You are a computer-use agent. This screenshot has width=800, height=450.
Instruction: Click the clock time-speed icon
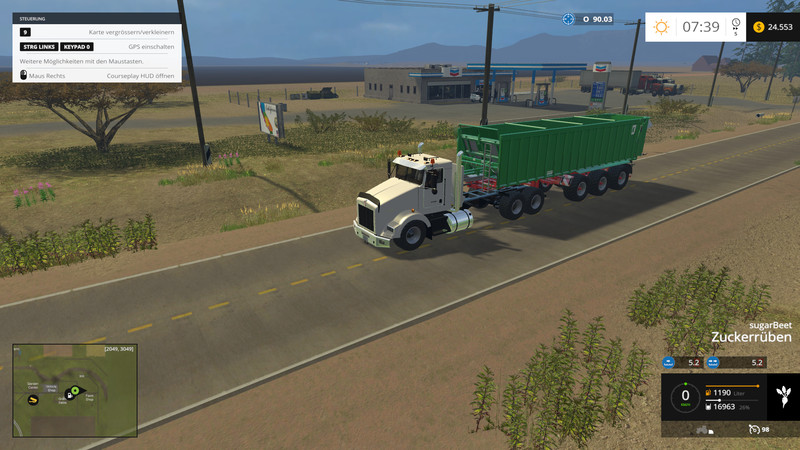click(735, 24)
